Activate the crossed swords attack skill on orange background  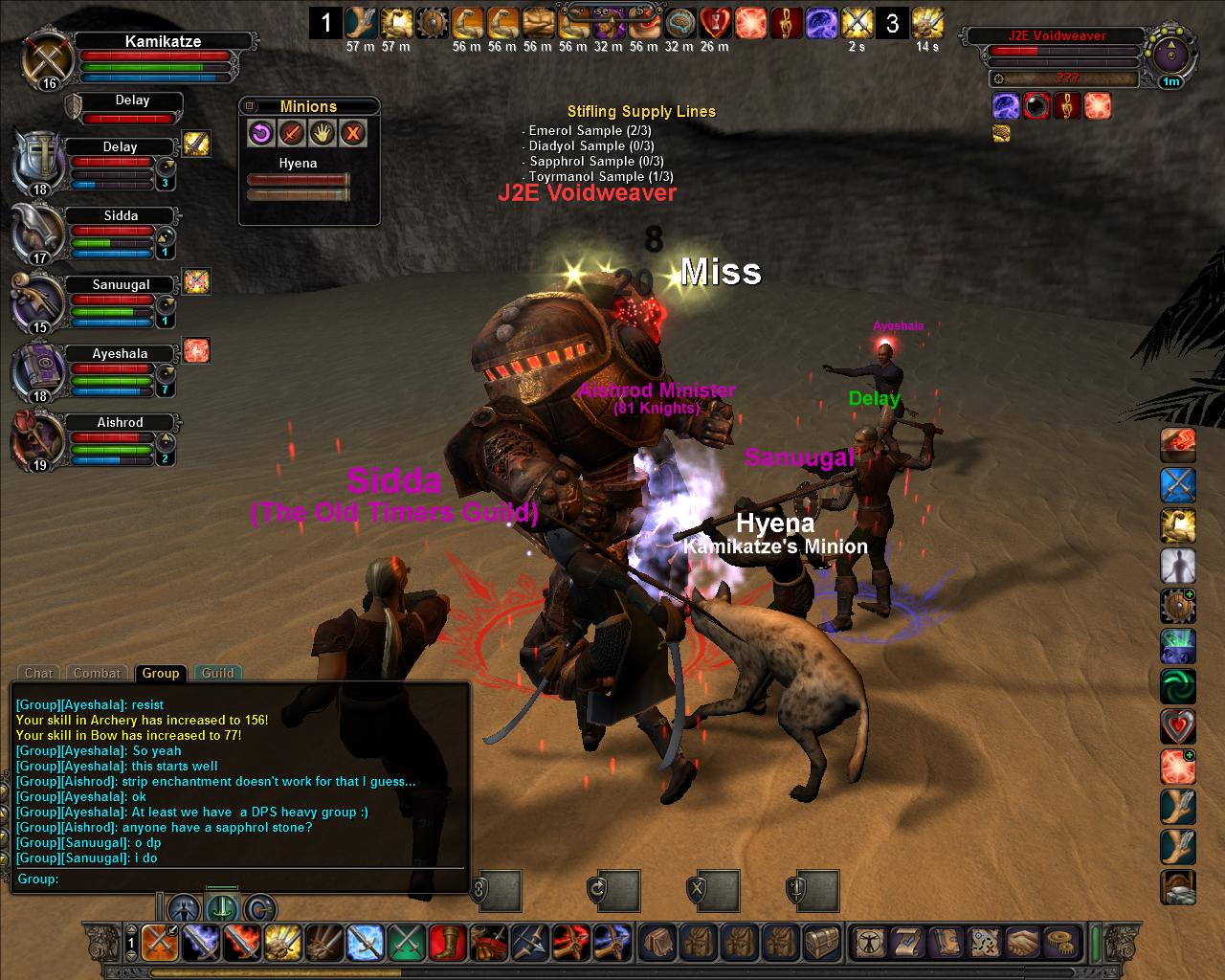click(159, 943)
